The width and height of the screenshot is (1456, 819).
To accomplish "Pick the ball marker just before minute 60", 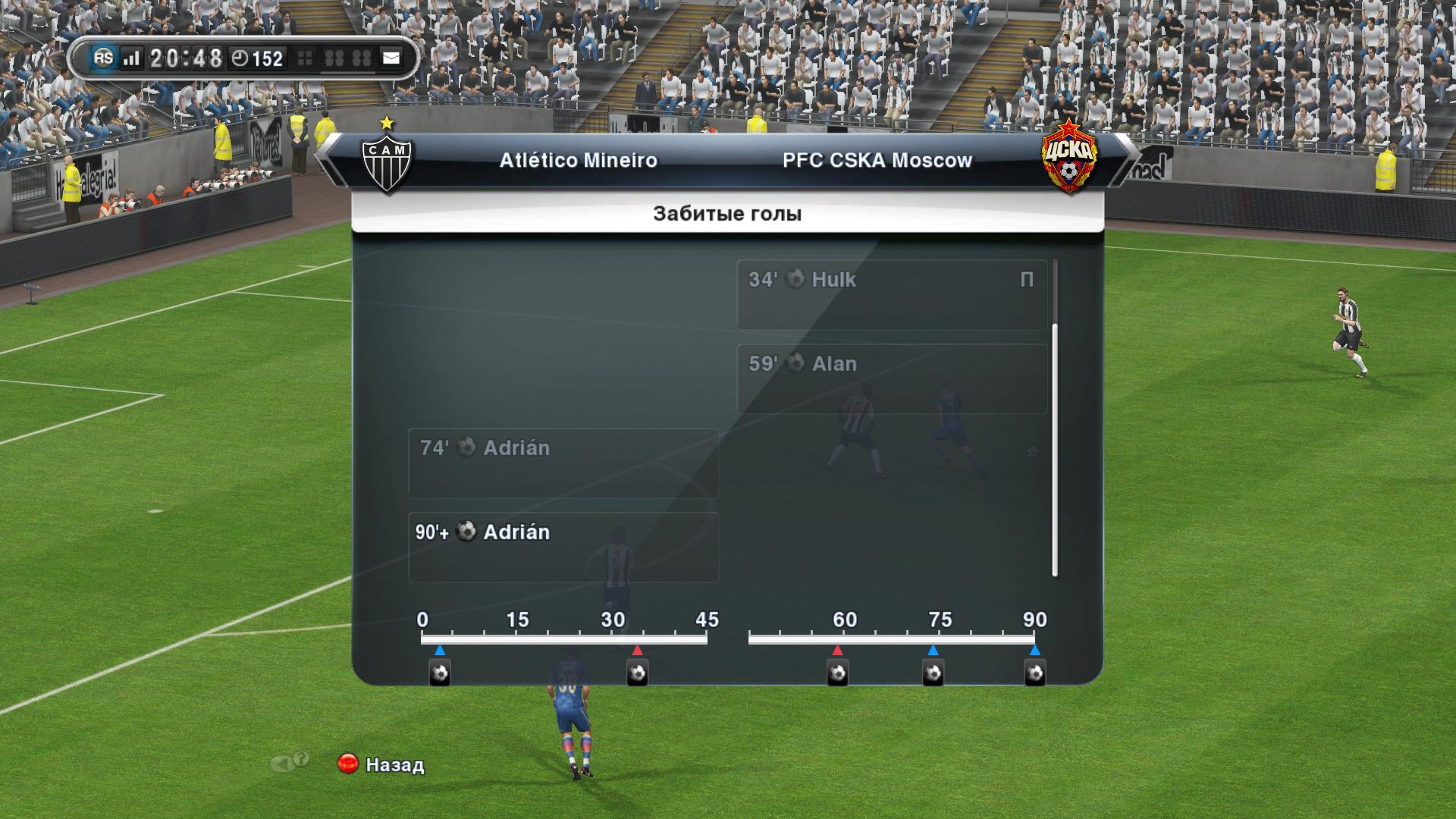I will (837, 672).
